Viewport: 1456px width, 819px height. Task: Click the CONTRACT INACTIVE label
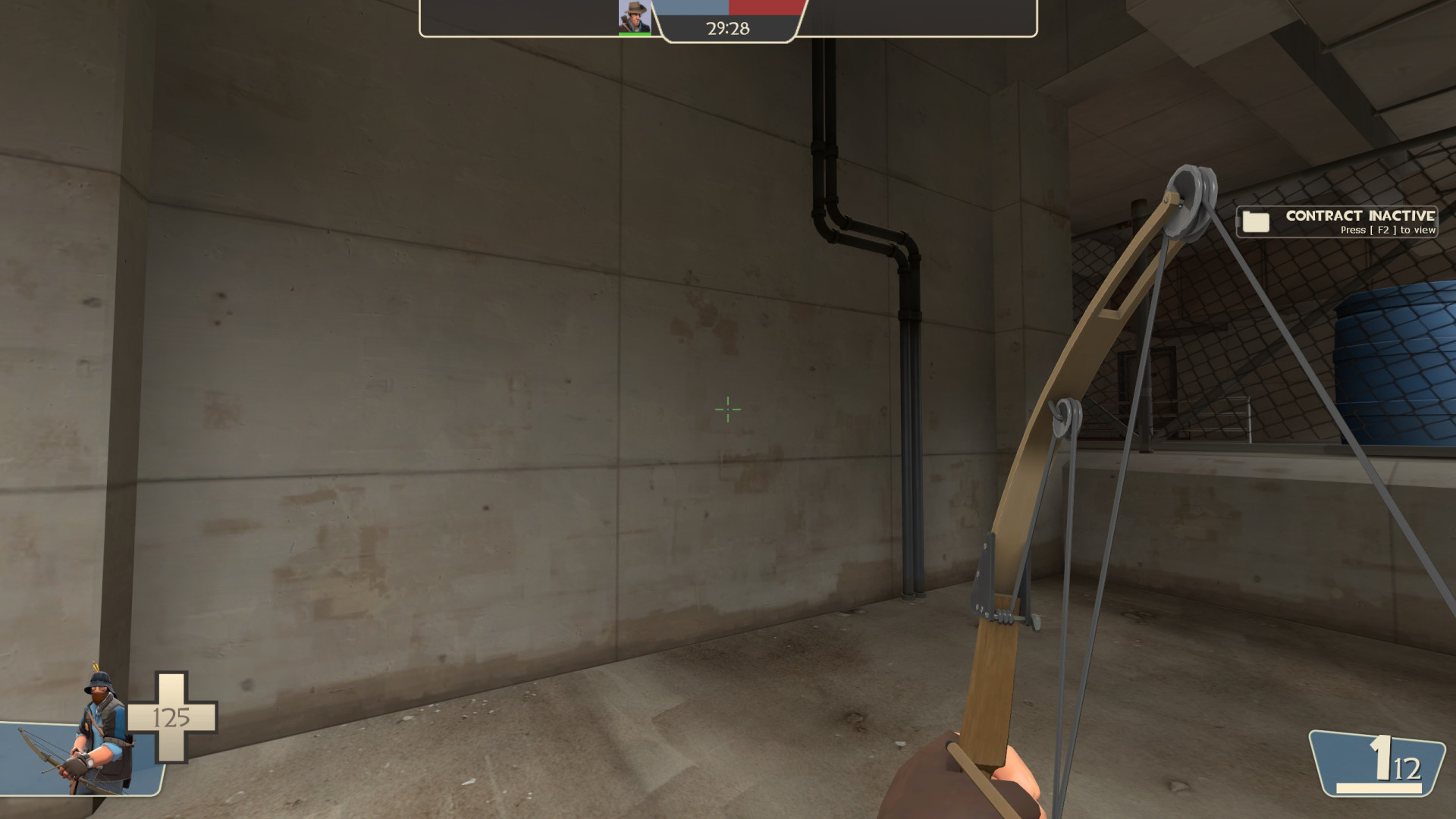pos(1360,216)
